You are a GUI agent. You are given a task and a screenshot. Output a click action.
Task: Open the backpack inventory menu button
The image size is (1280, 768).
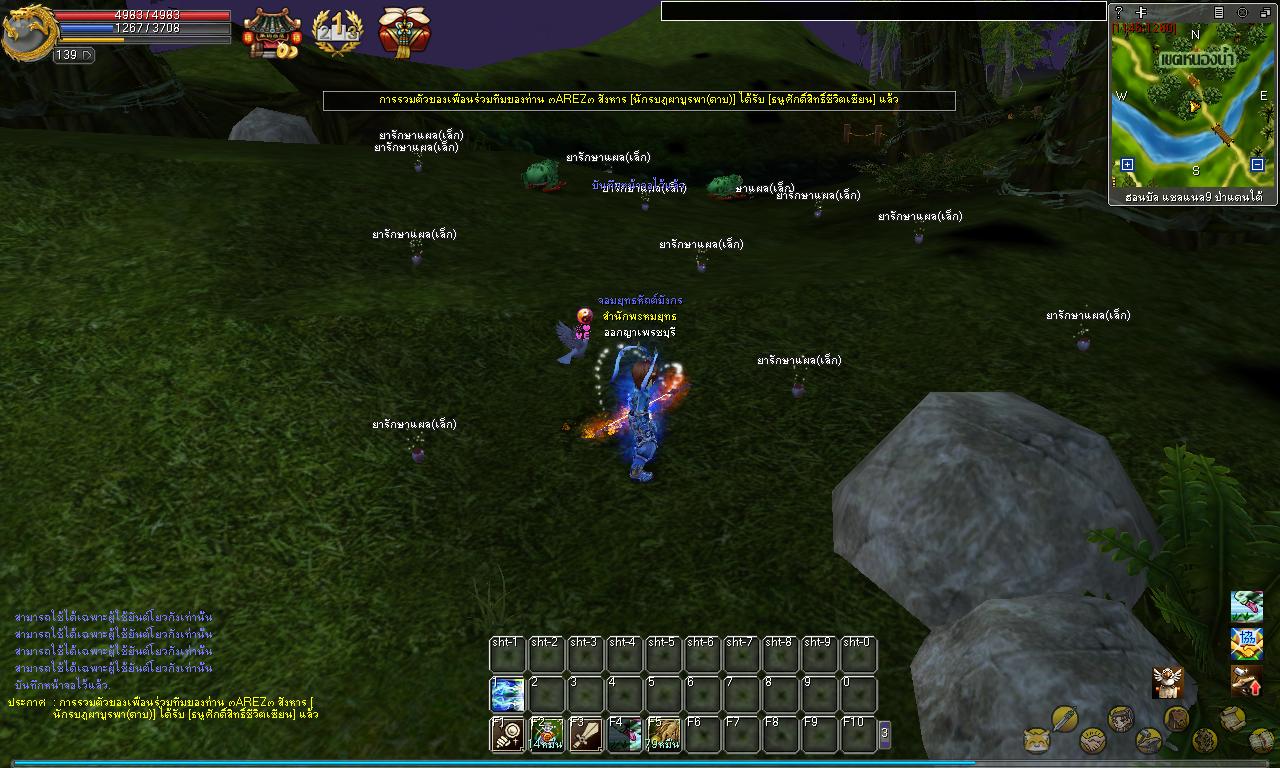click(x=1177, y=718)
